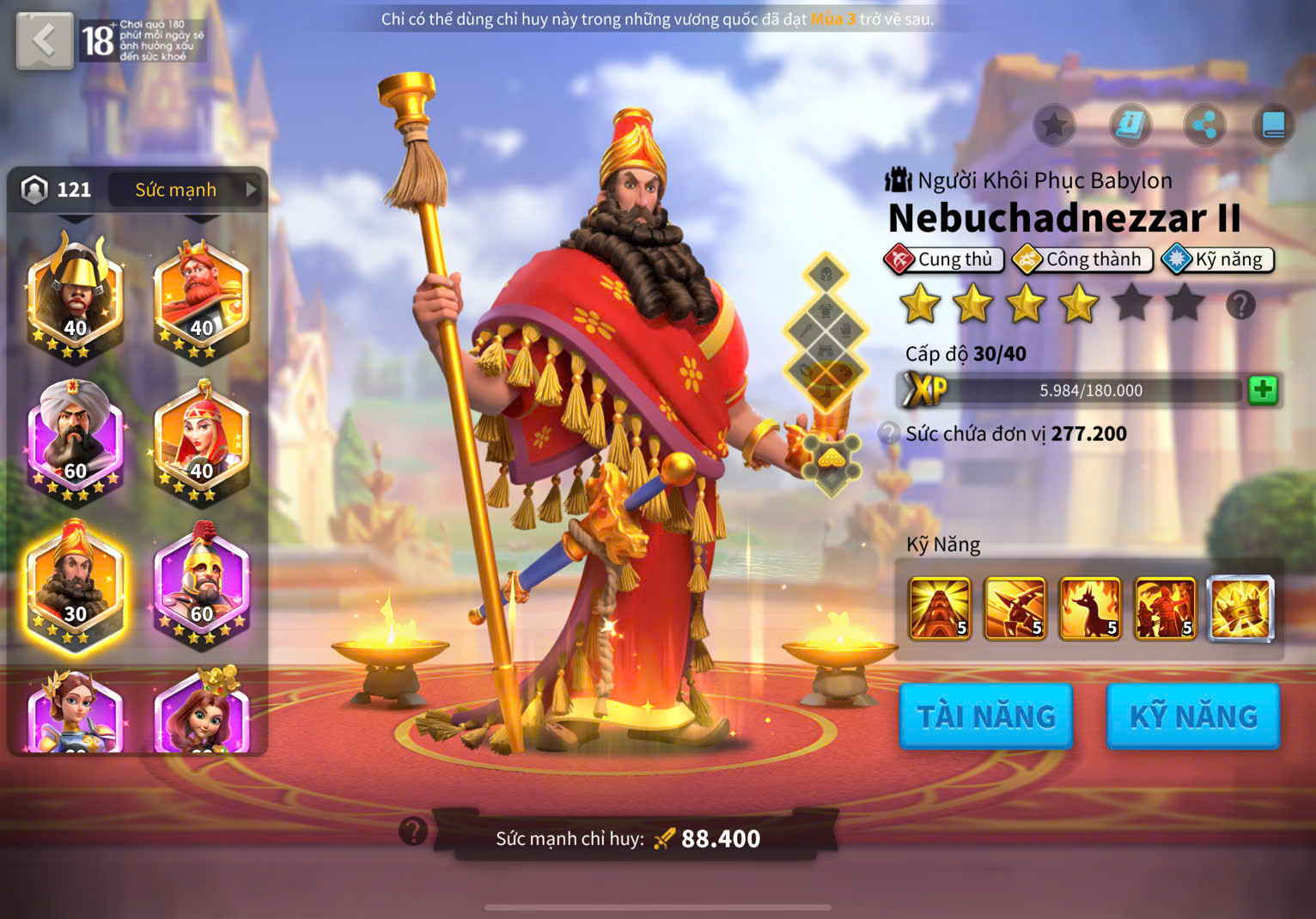This screenshot has width=1316, height=919.
Task: Choose the turbaned level 60 commander
Action: coord(76,440)
